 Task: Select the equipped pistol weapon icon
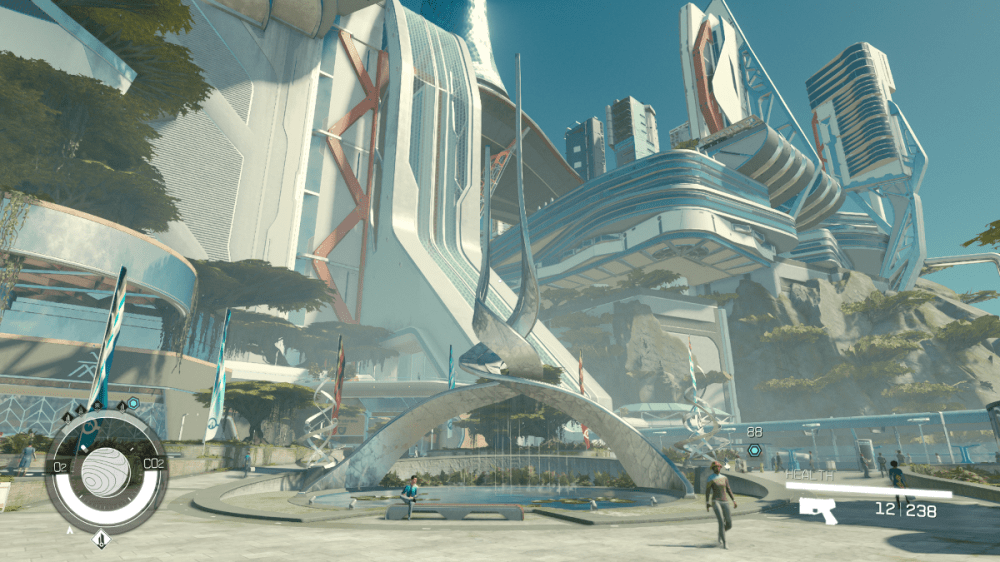819,509
